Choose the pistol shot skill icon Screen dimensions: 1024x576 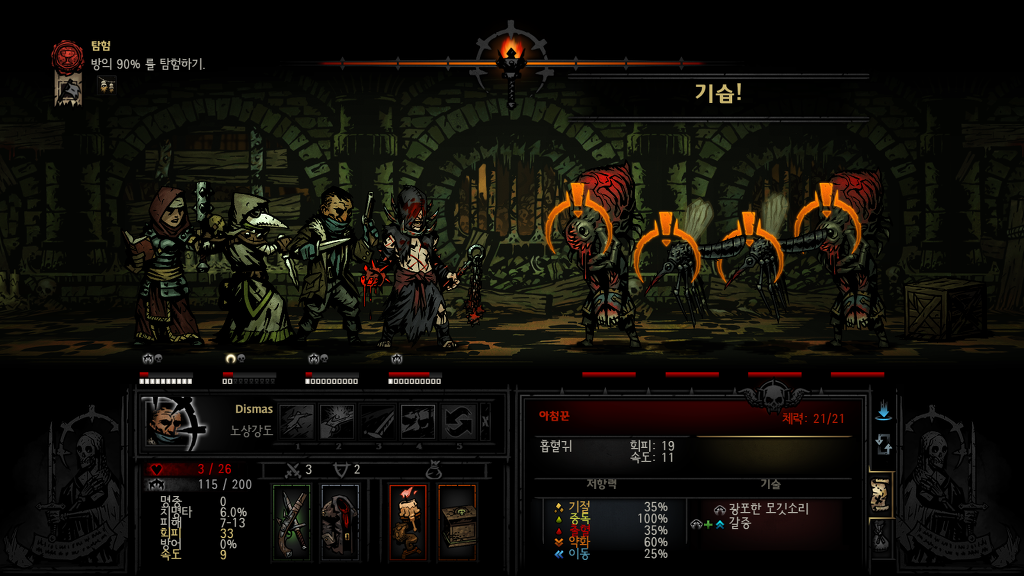[337, 421]
